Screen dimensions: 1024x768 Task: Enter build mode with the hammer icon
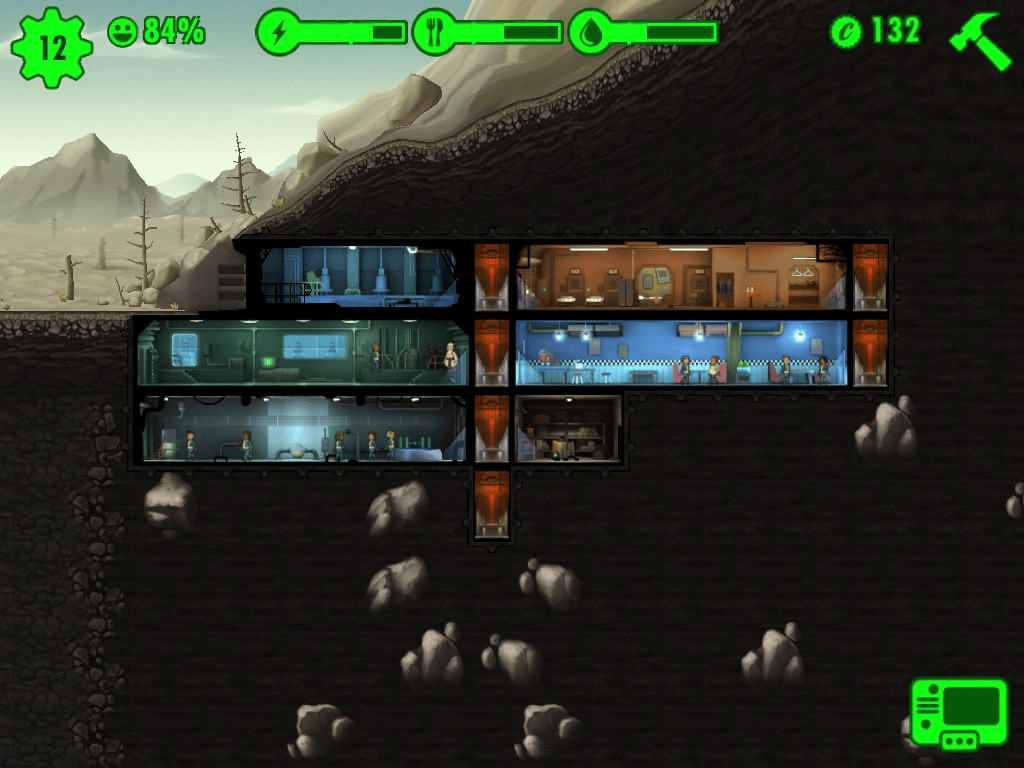(x=981, y=40)
